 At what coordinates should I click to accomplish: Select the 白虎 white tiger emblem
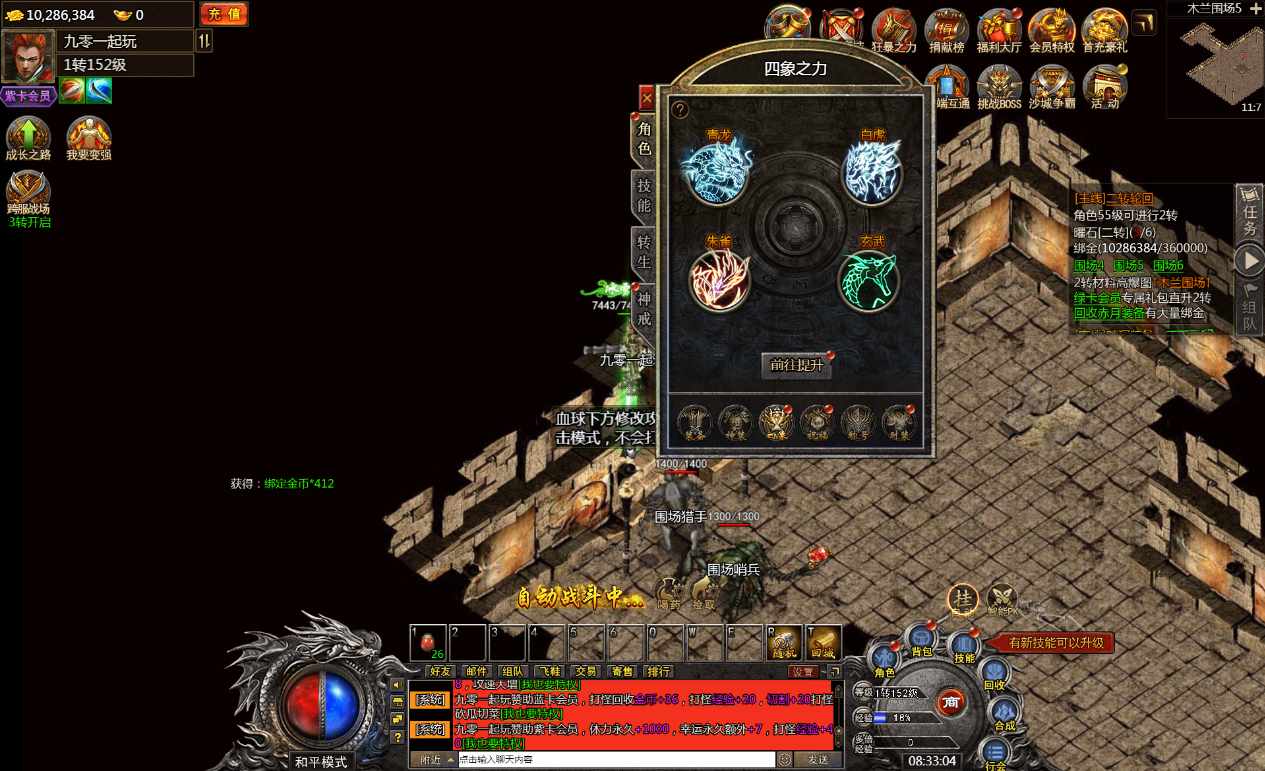pos(871,172)
